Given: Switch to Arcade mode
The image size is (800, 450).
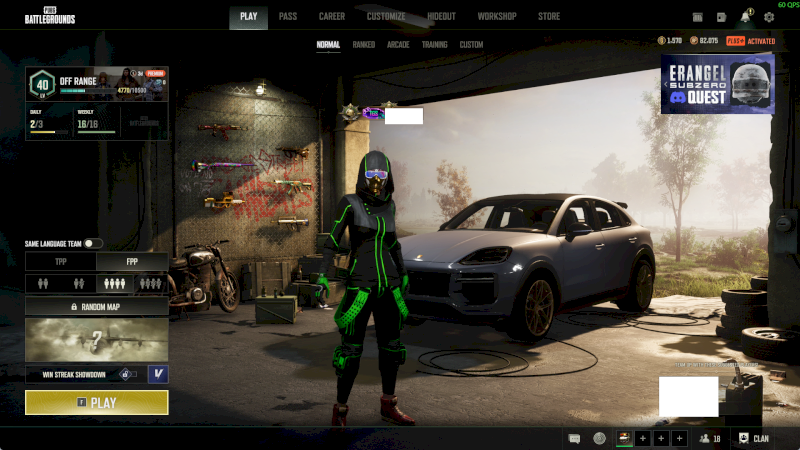Looking at the screenshot, I should (x=398, y=45).
